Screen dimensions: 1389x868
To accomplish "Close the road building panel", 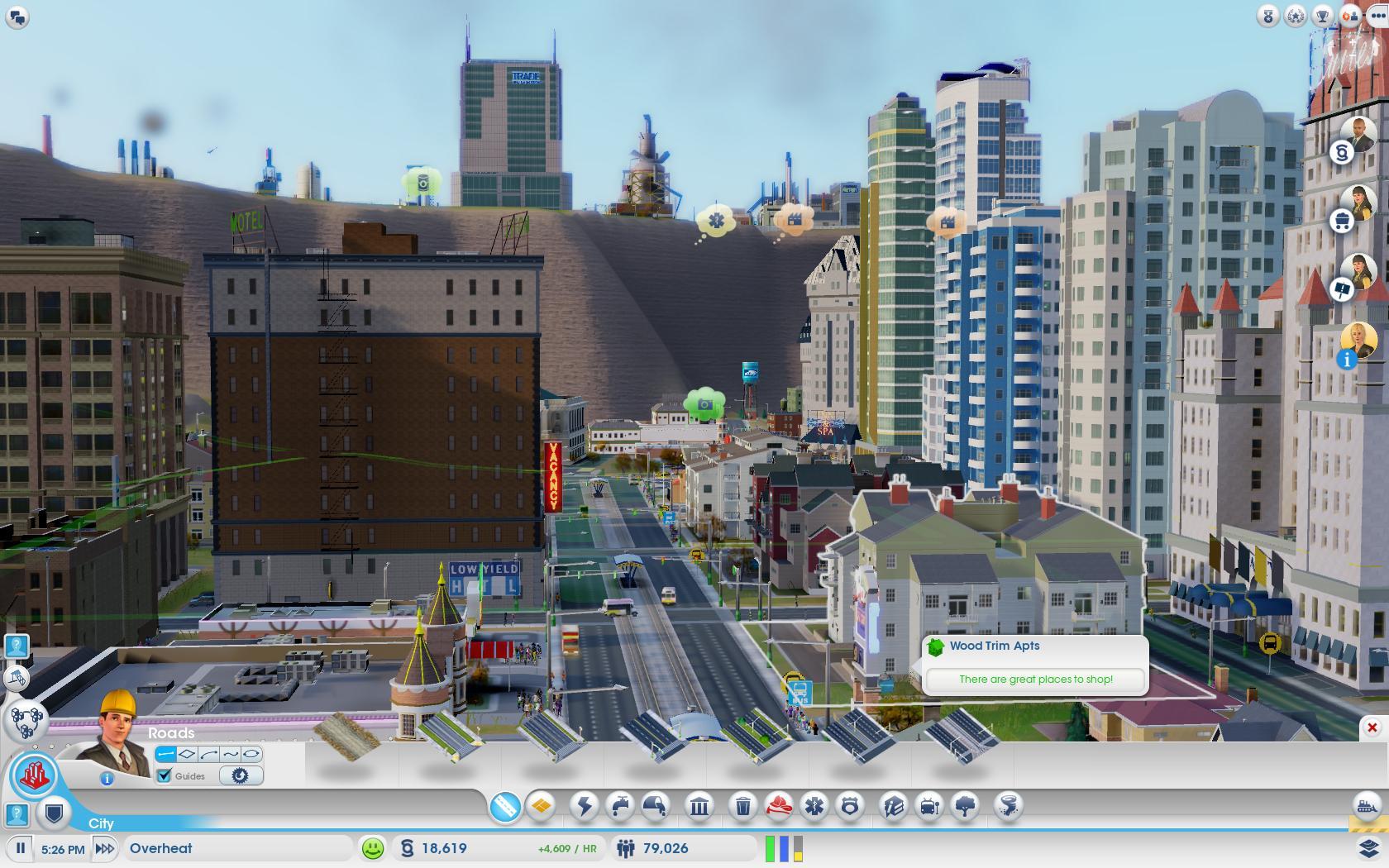I will [x=1372, y=727].
